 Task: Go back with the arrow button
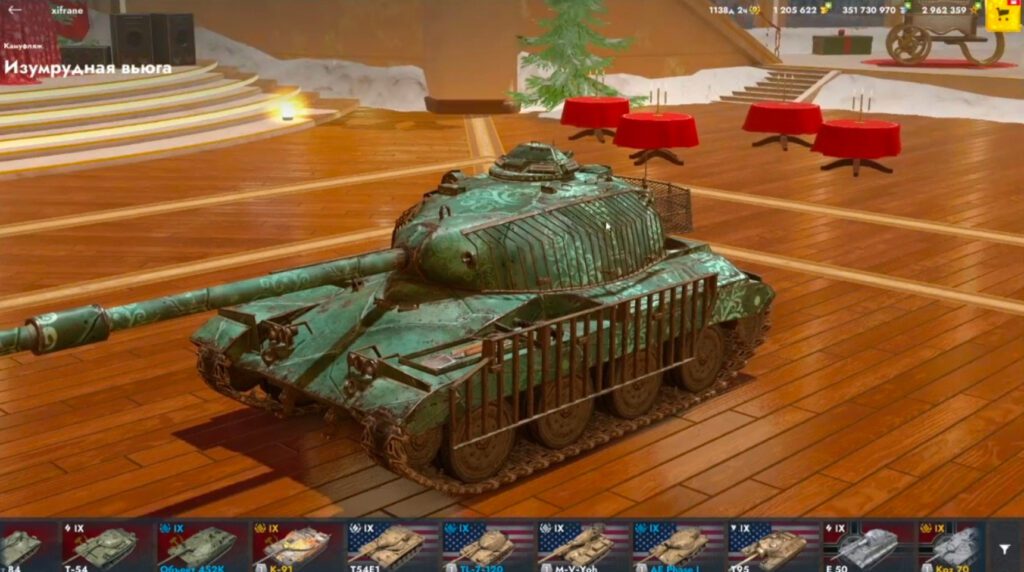tap(15, 10)
